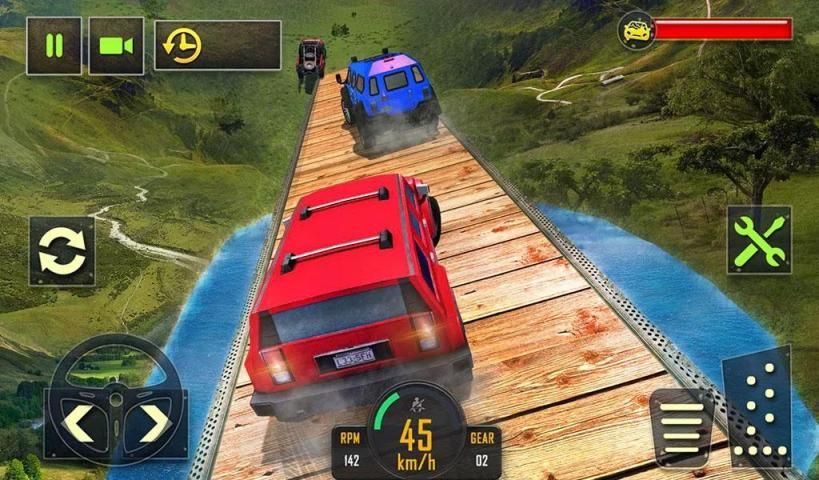Screen dimensions: 819x480
Task: Steer right with the right arrow
Action: (x=153, y=423)
